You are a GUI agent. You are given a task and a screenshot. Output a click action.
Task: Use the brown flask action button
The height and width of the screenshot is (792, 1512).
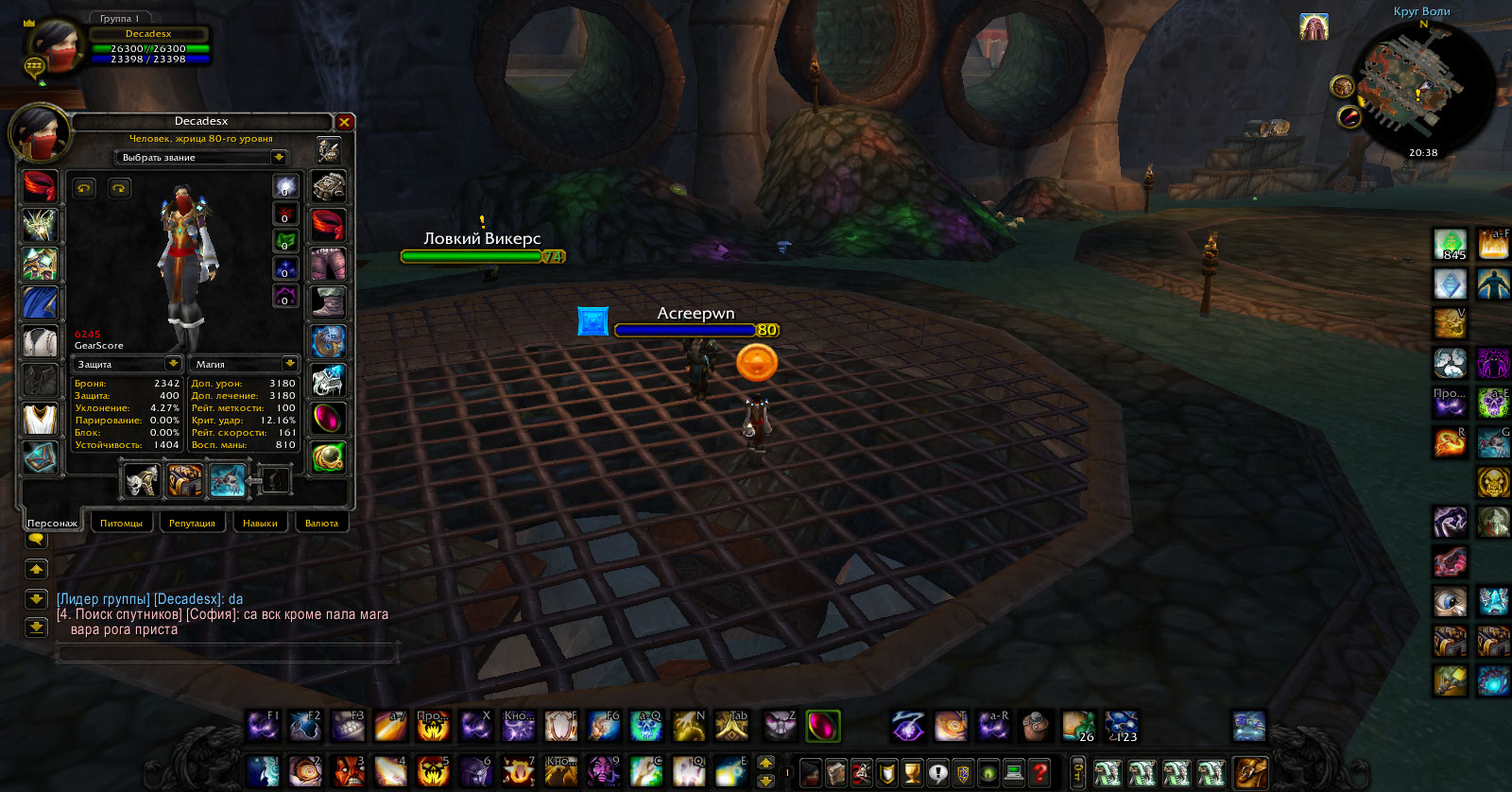[1037, 726]
